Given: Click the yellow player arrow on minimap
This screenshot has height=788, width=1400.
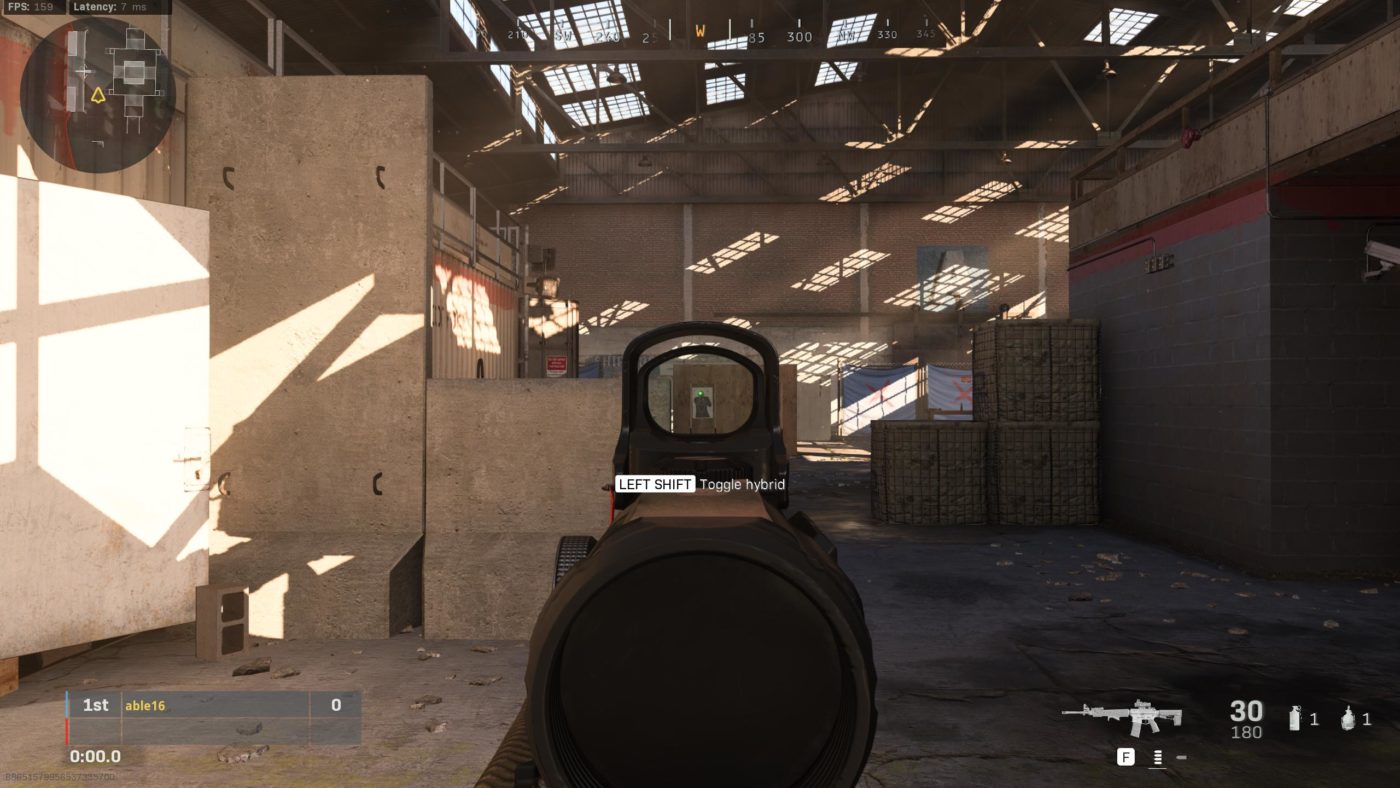Looking at the screenshot, I should tap(98, 96).
